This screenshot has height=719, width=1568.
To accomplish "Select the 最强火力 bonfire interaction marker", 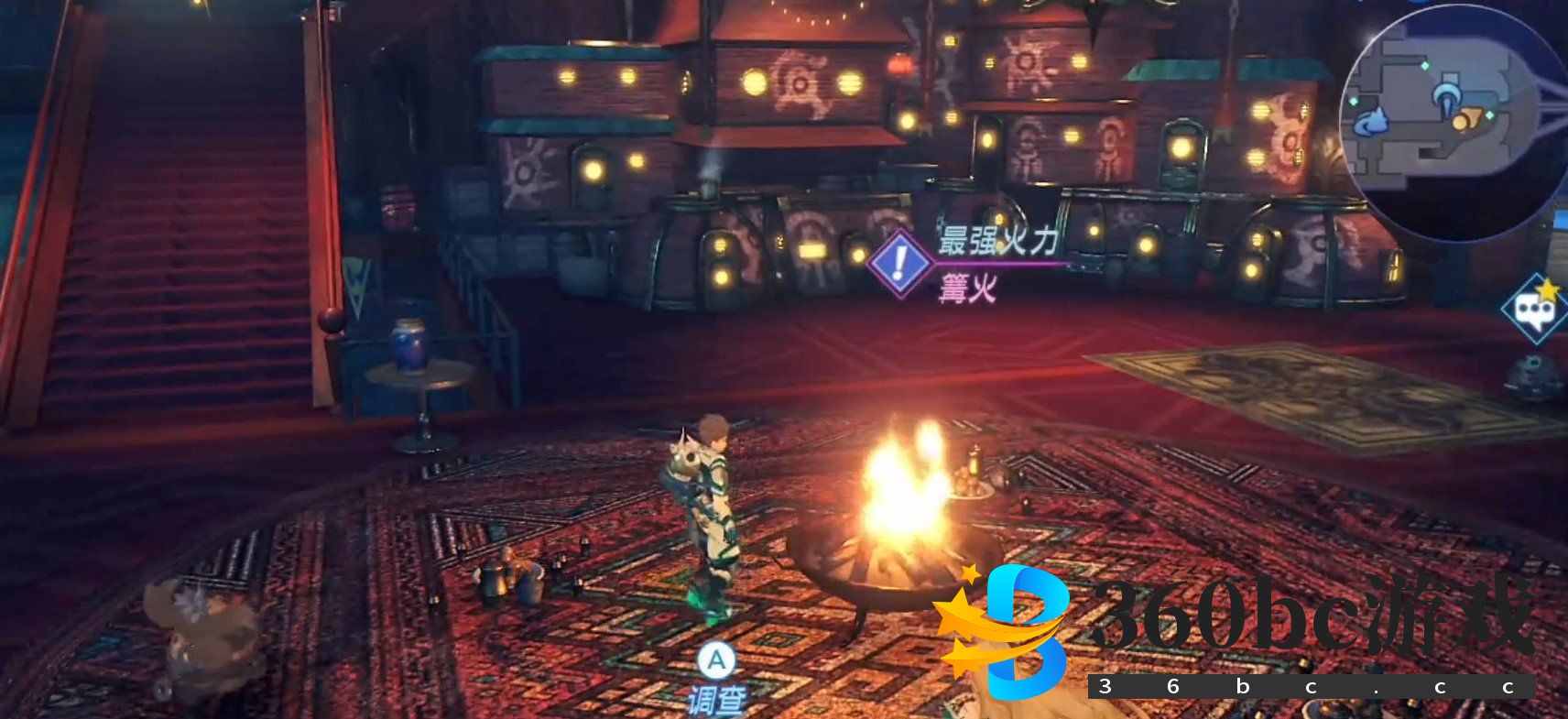I will (900, 264).
